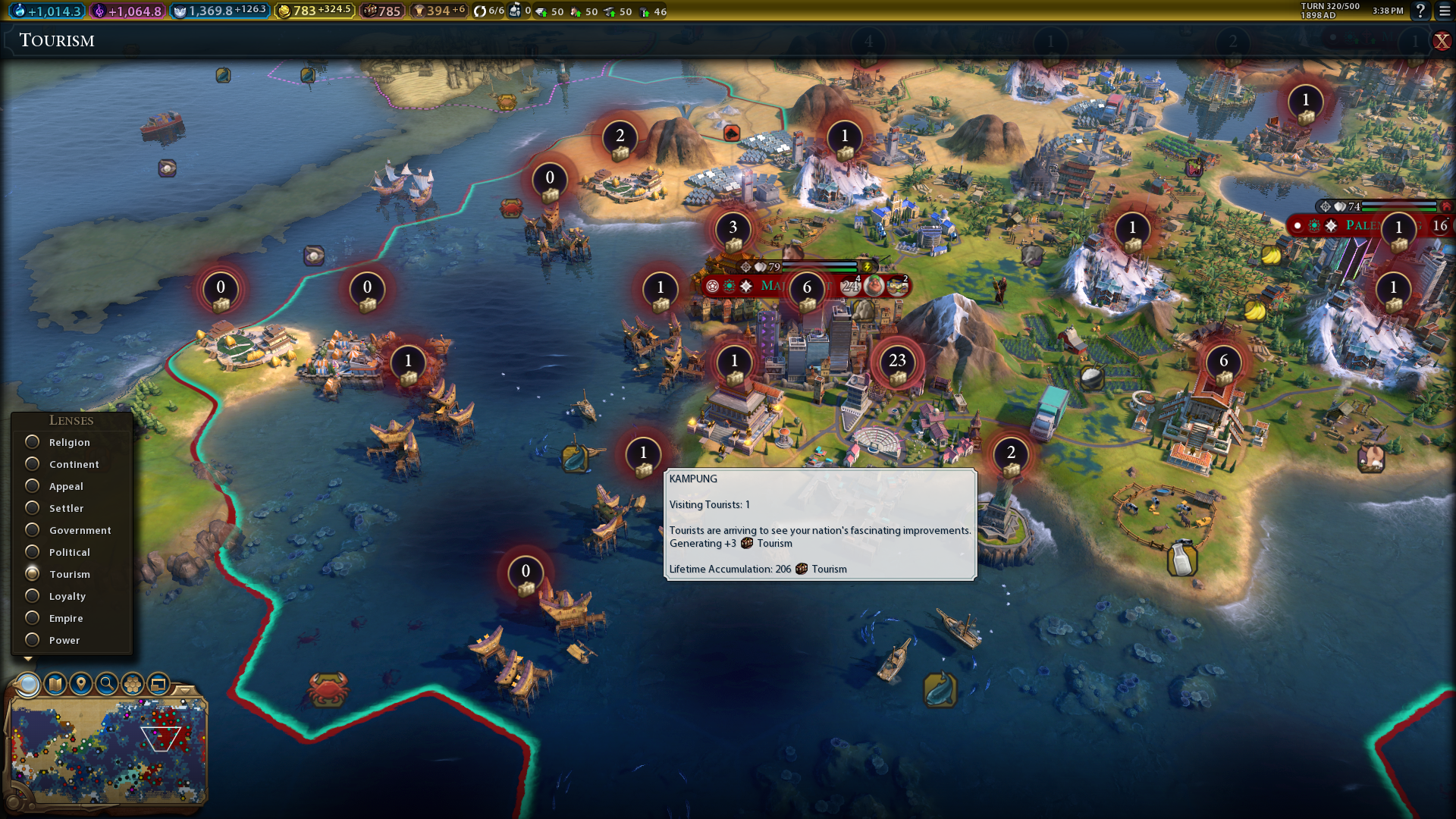Toggle the Tourism lens radio button
This screenshot has height=819, width=1456.
[33, 574]
